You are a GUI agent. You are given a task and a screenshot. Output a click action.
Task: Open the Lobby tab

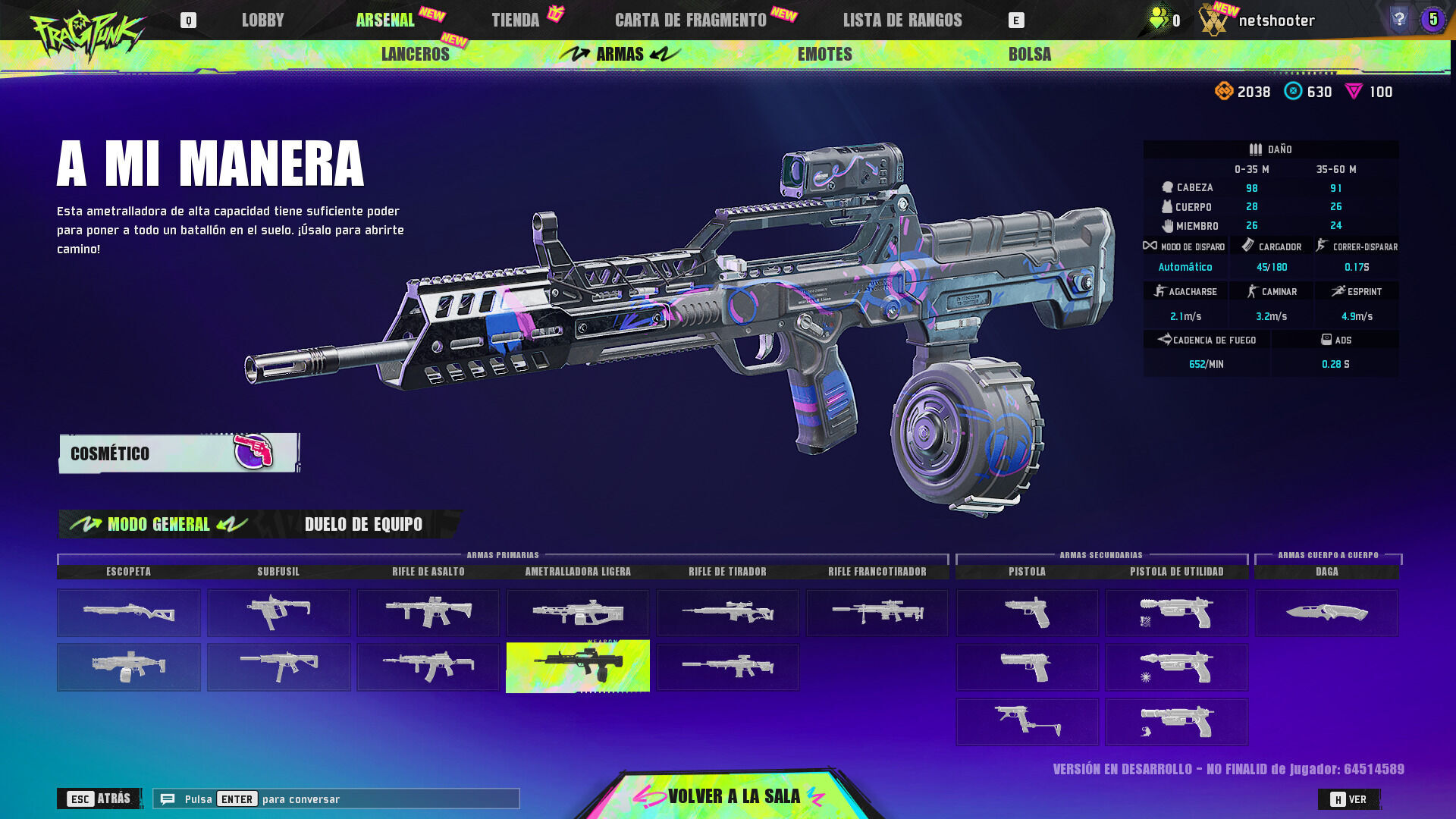262,20
